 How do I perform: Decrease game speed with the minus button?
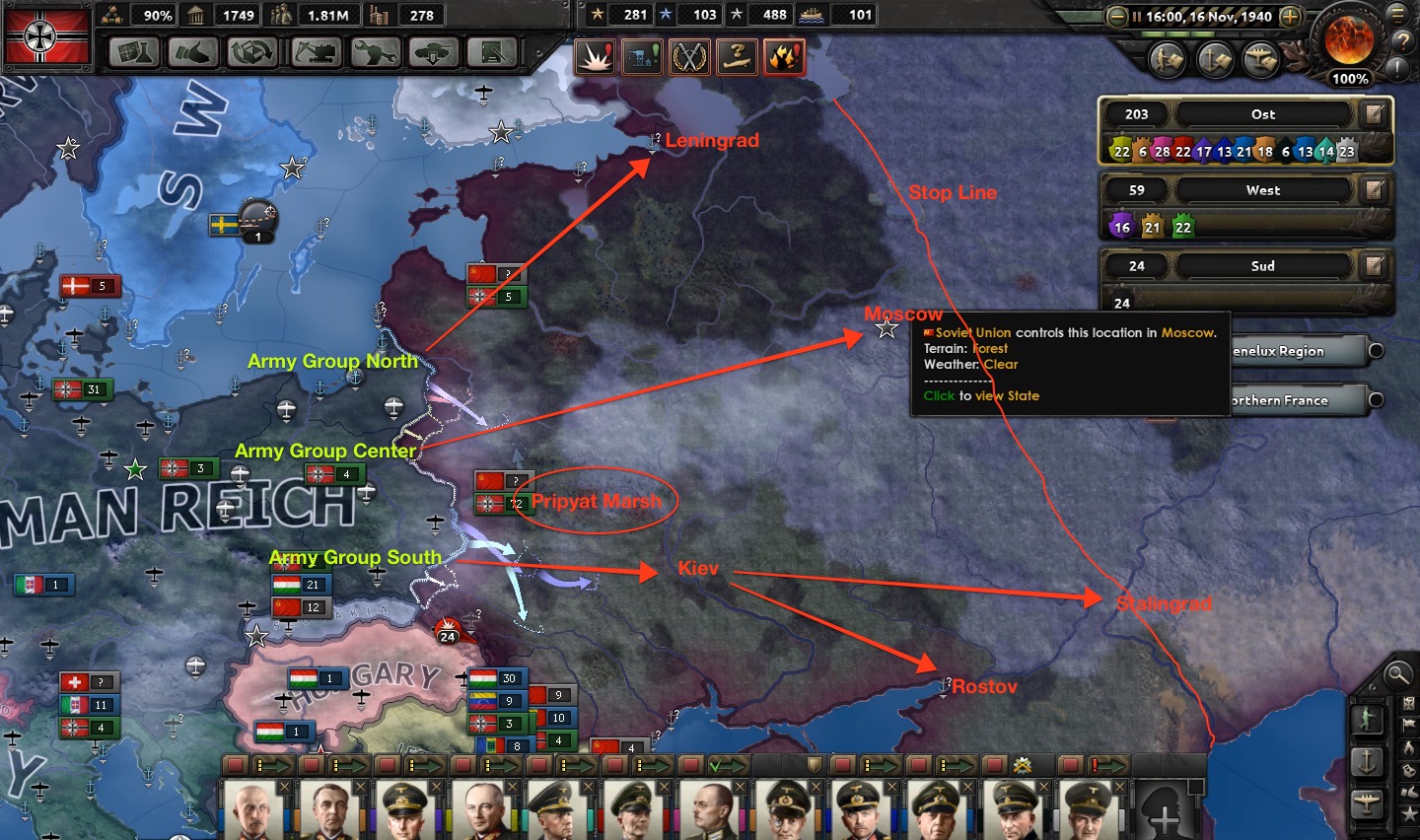click(x=1117, y=17)
